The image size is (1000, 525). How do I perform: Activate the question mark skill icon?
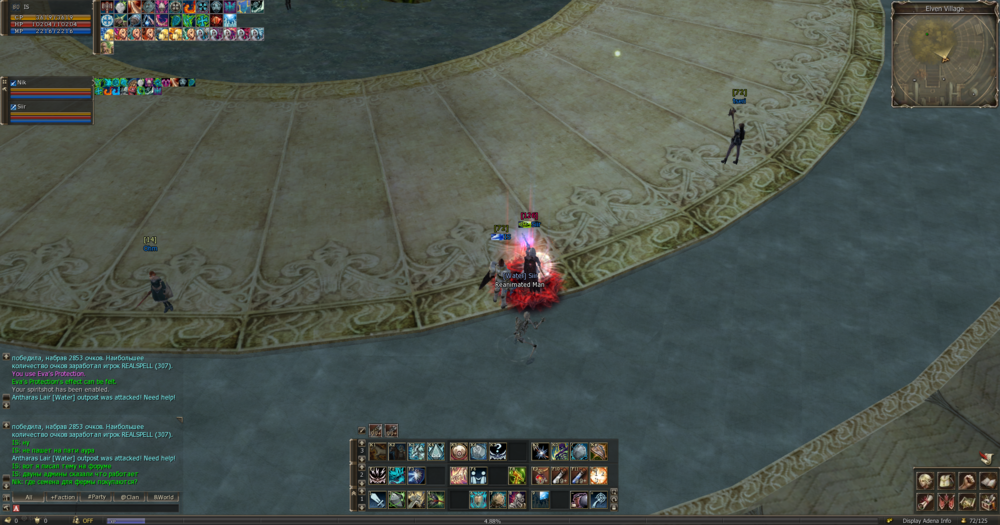tap(498, 451)
